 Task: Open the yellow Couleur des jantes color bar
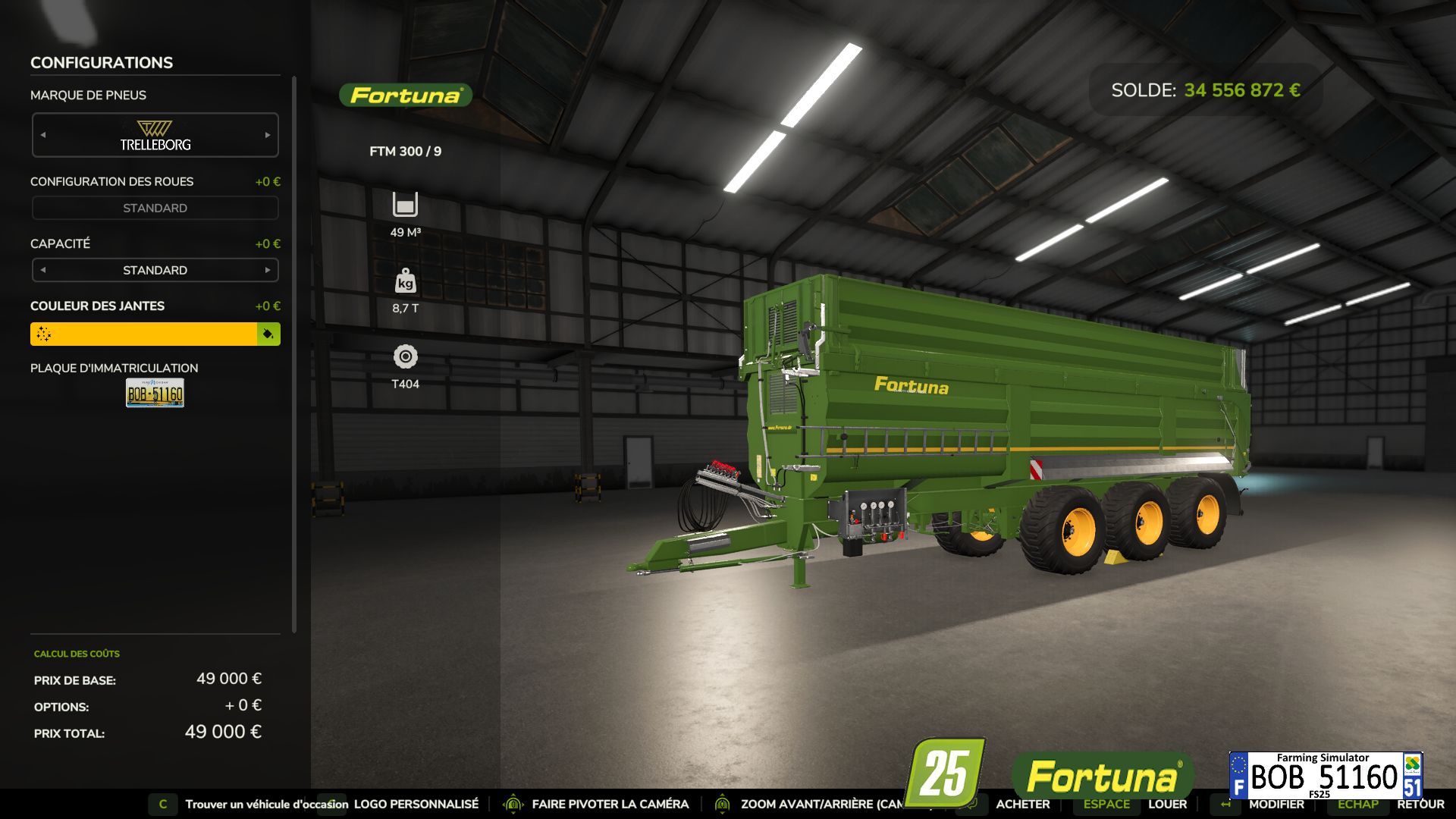click(x=144, y=334)
